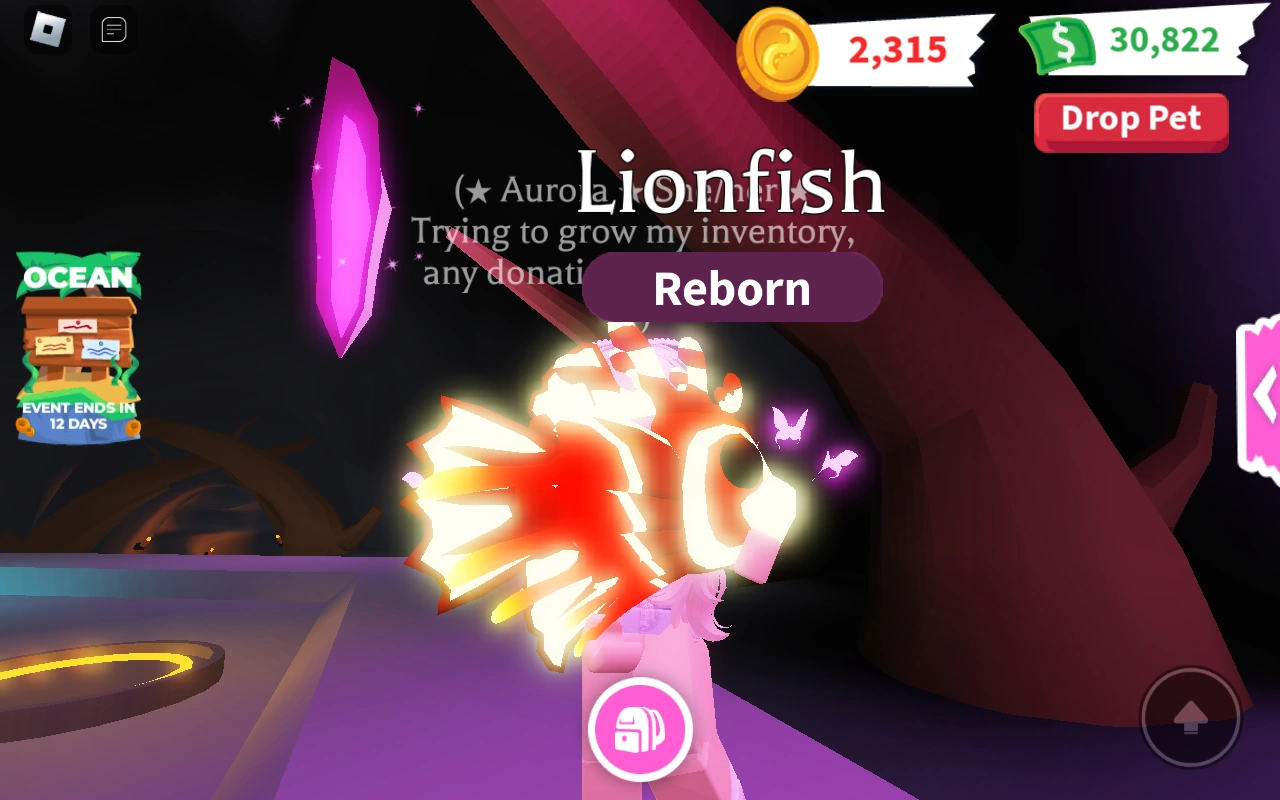1280x800 pixels.
Task: Open the chat window
Action: click(x=114, y=30)
